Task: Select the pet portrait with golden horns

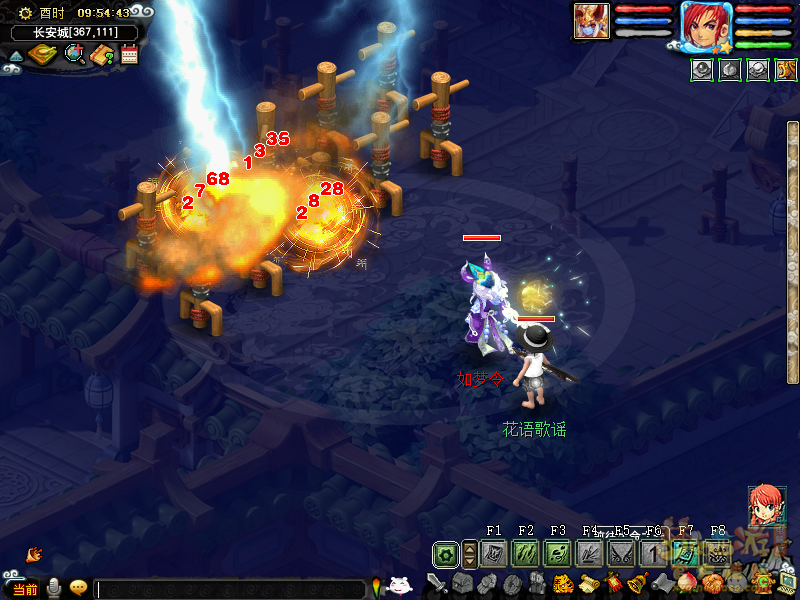Action: (591, 22)
